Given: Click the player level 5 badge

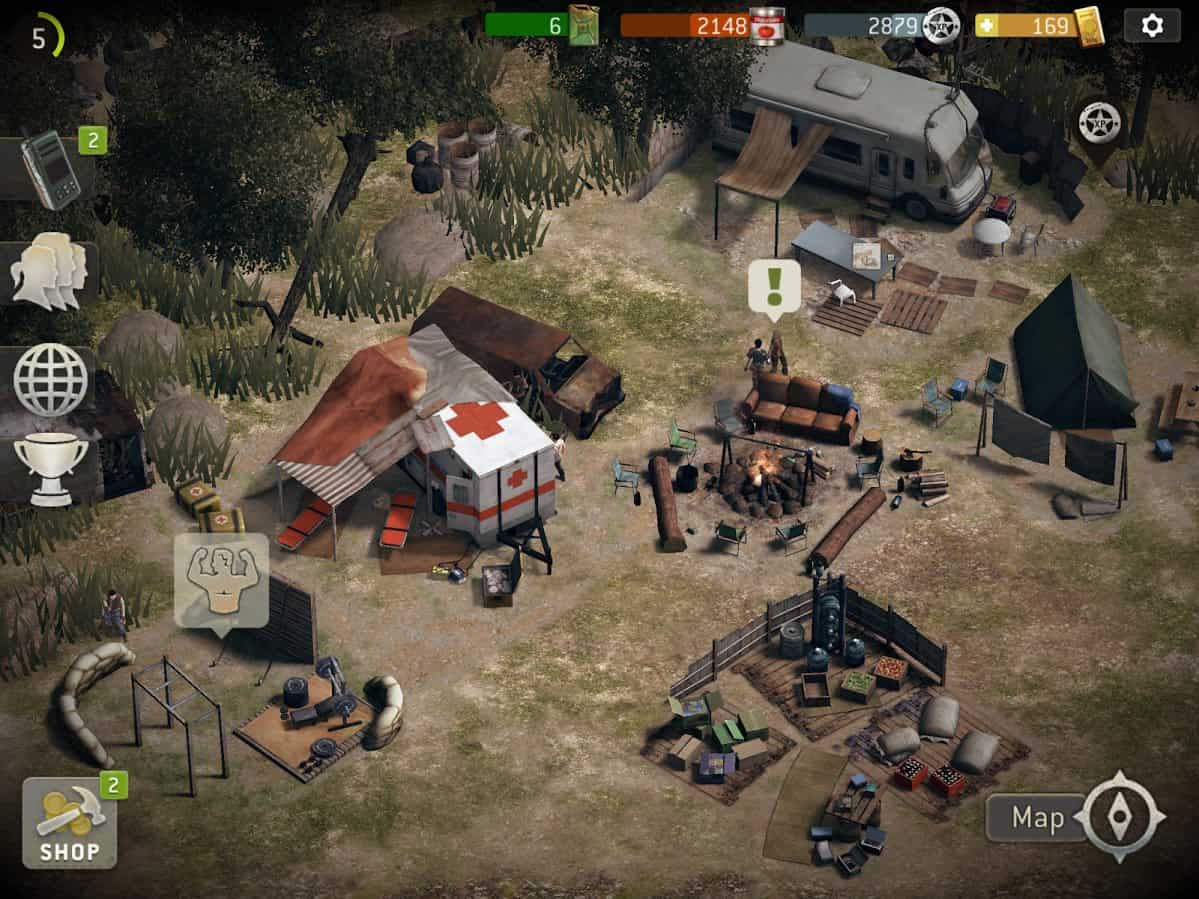Looking at the screenshot, I should click(x=44, y=38).
